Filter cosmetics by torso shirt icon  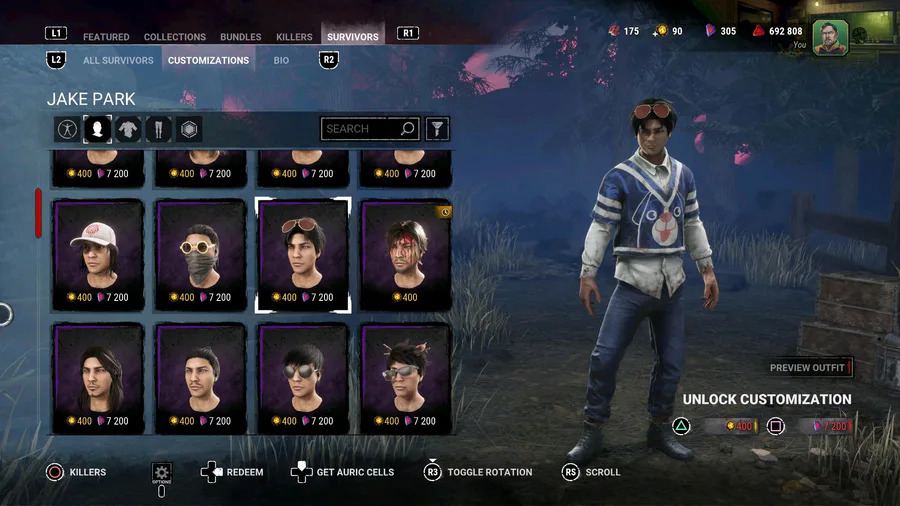tap(128, 129)
